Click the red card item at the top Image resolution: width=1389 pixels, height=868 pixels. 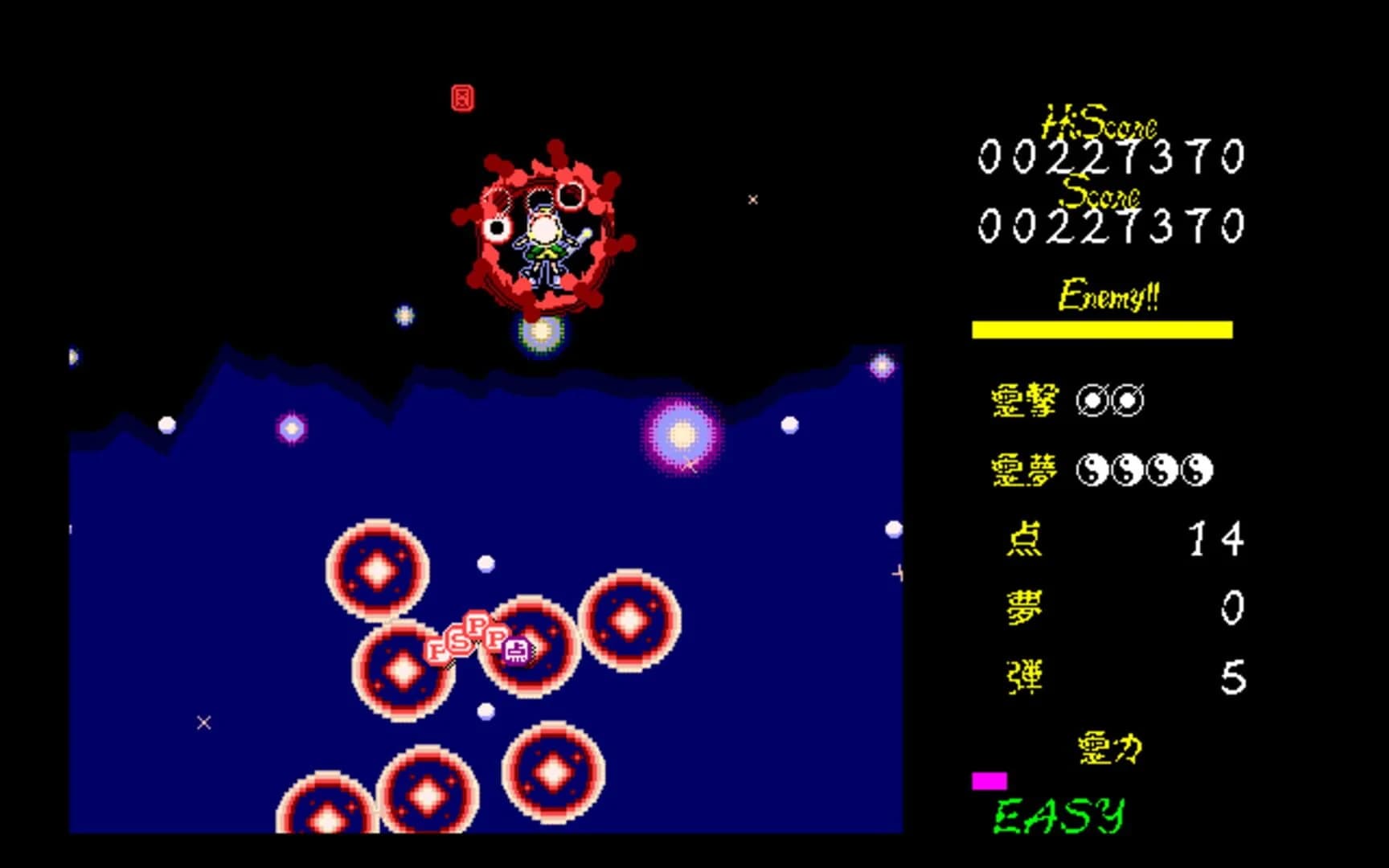[x=462, y=99]
